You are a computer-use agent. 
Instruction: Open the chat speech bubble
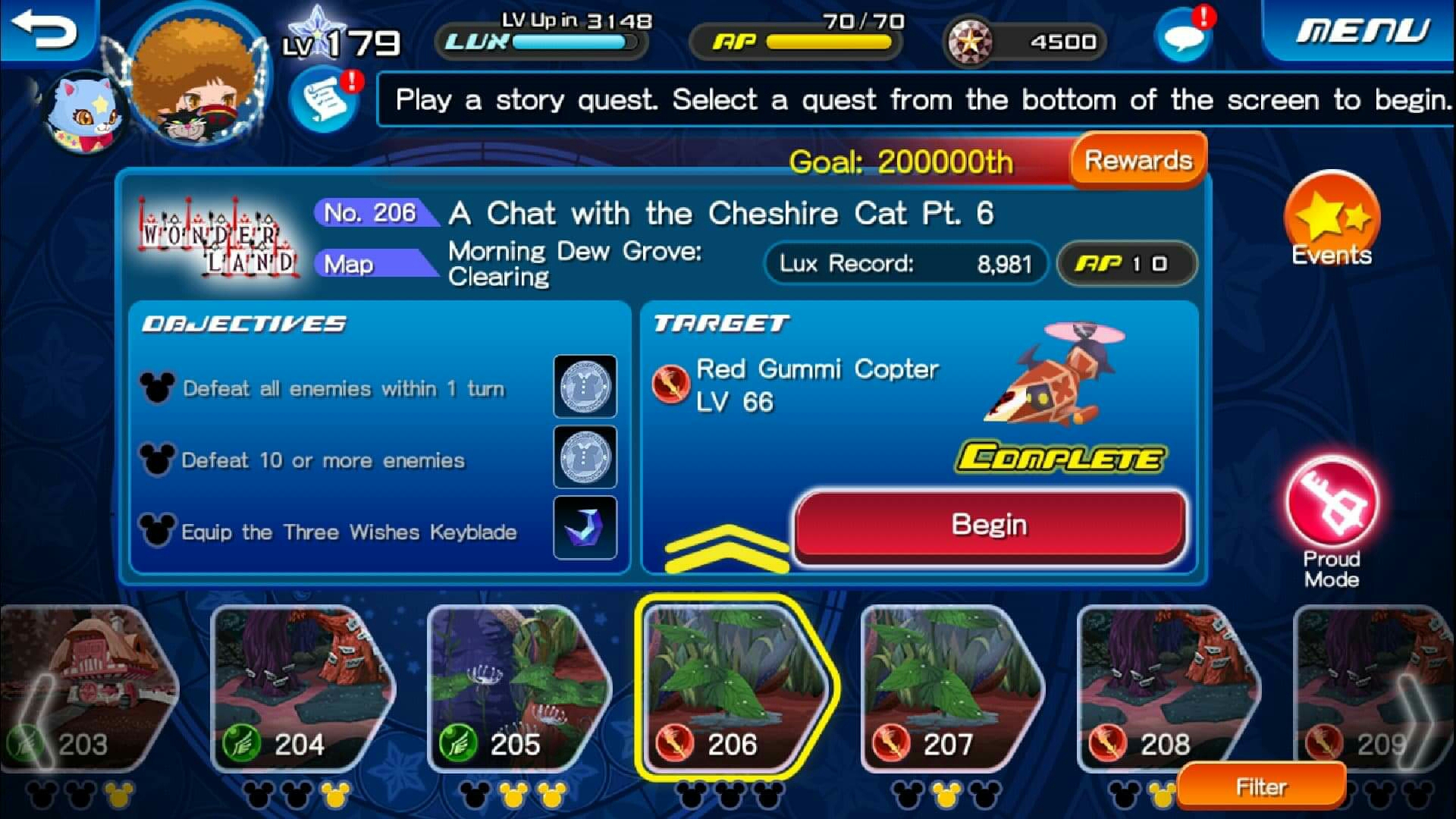1181,36
